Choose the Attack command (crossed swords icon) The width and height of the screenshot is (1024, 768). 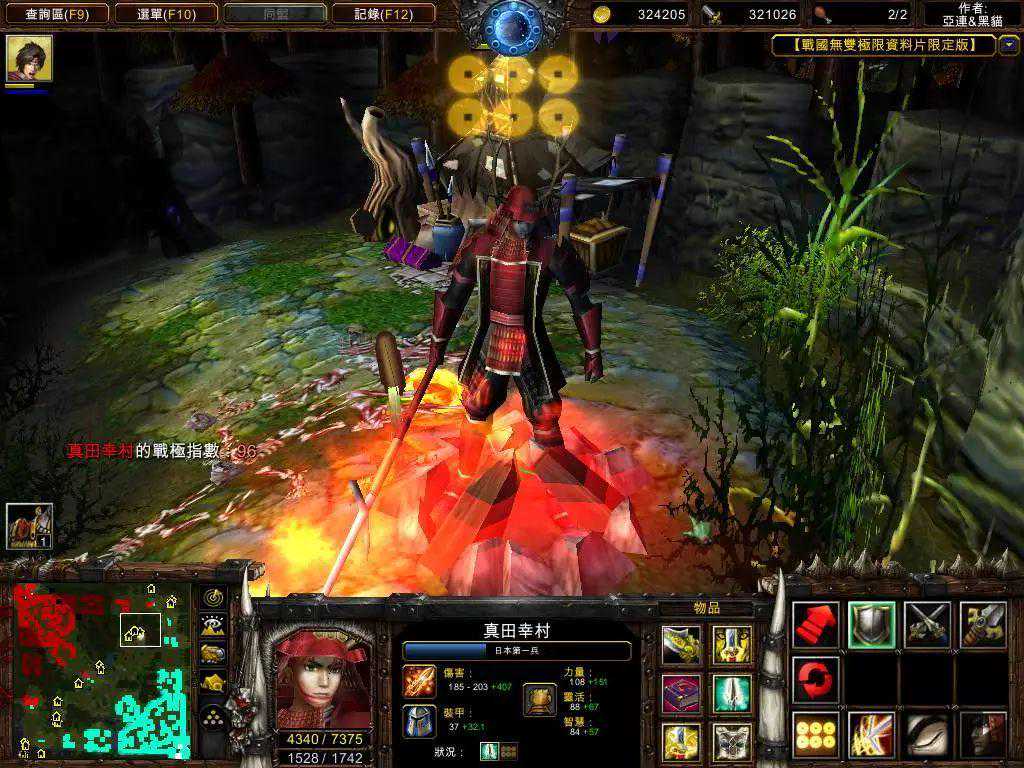point(927,625)
